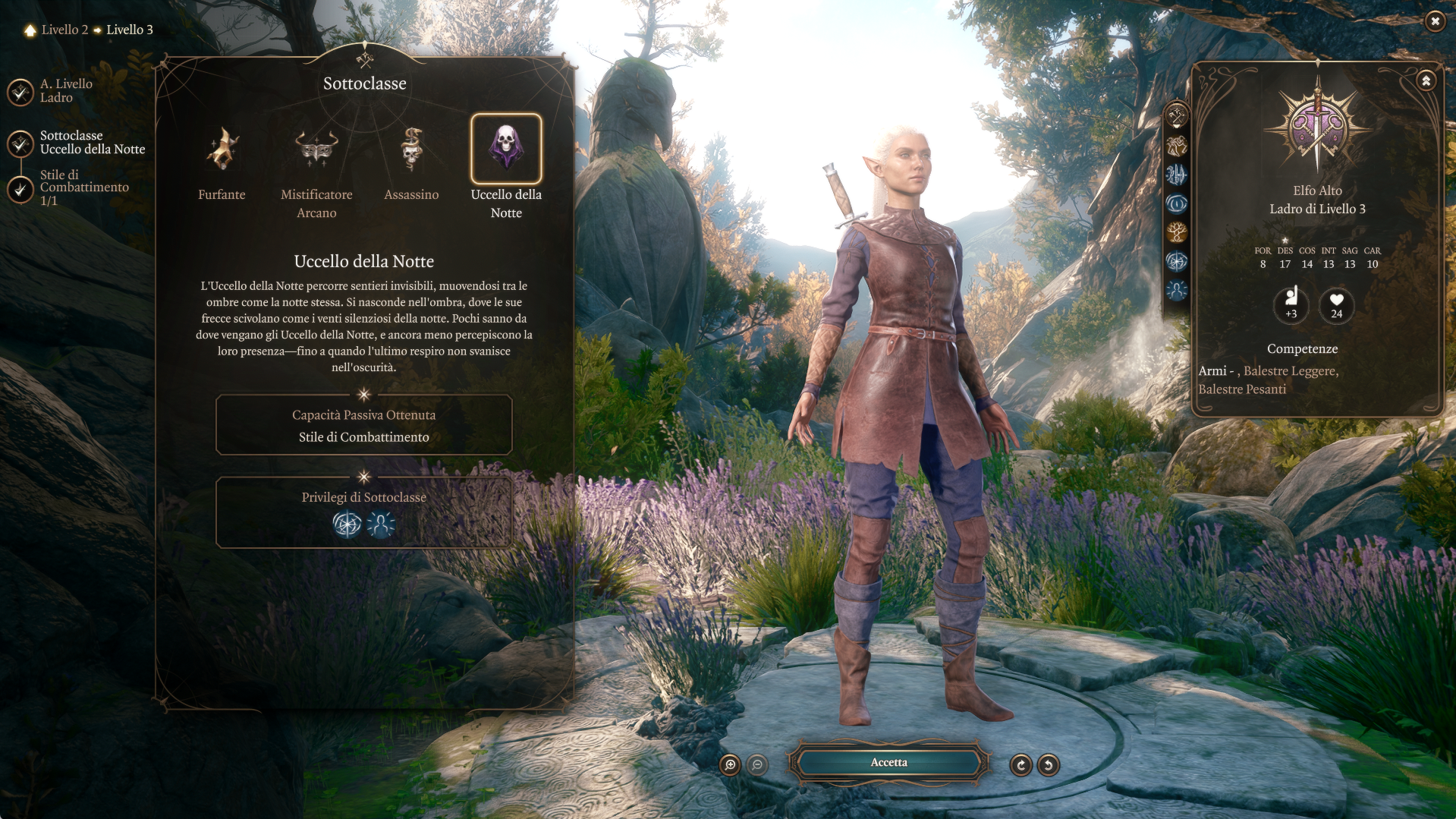This screenshot has width=1456, height=819.
Task: Show the eye icon feature in sidebar
Action: [1177, 203]
